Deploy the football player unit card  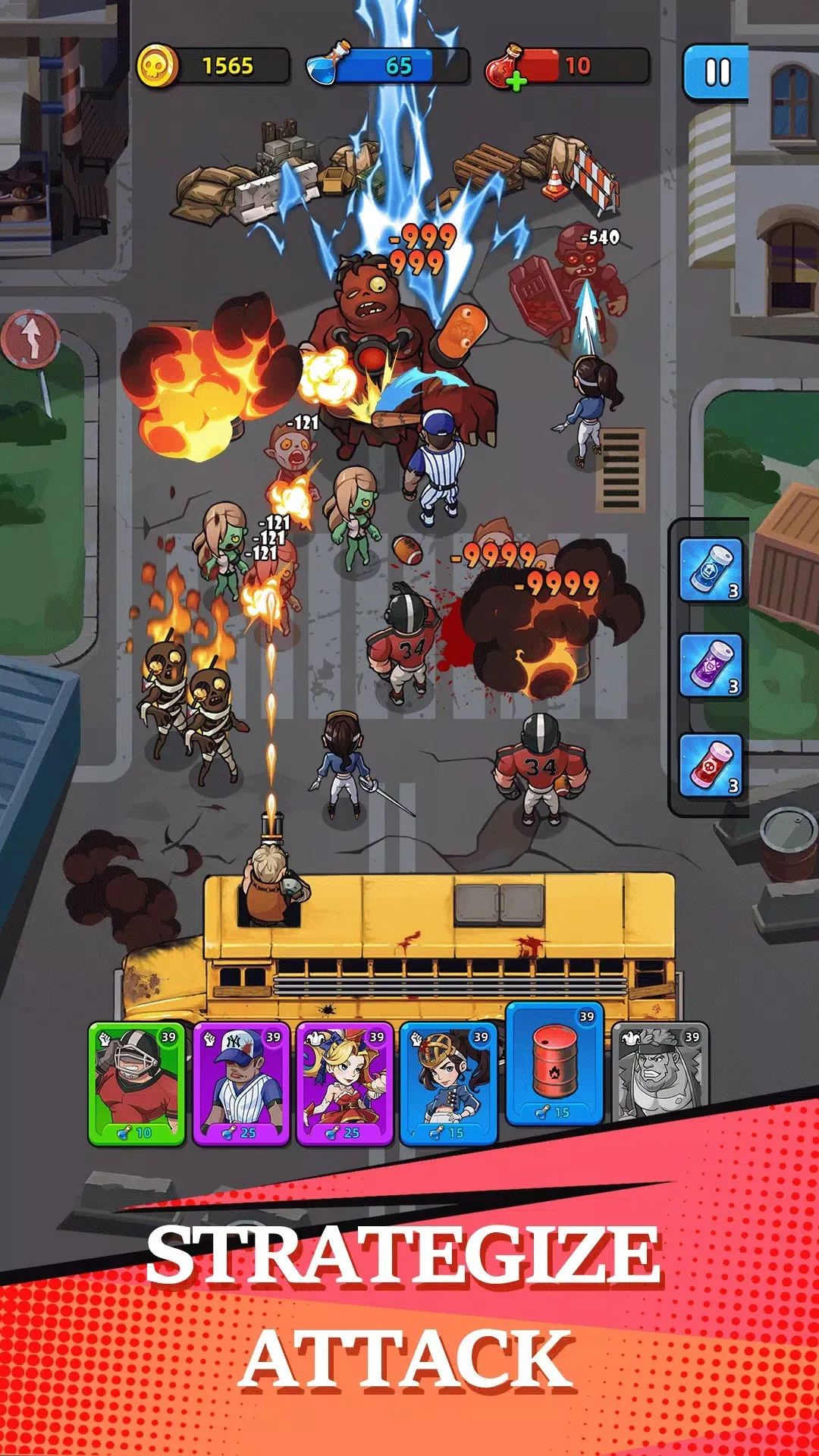coord(137,1083)
